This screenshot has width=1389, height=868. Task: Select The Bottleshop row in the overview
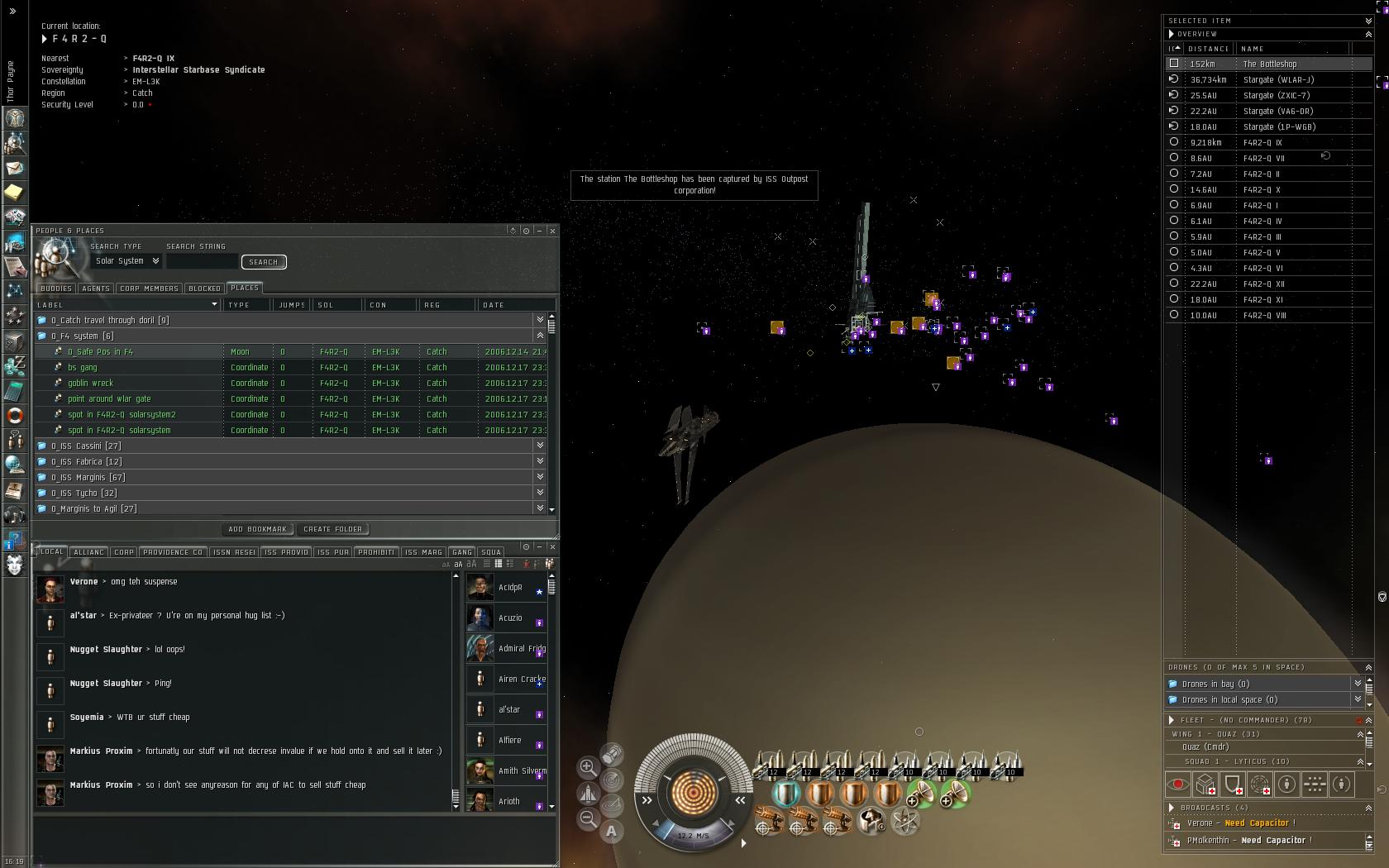coord(1270,64)
